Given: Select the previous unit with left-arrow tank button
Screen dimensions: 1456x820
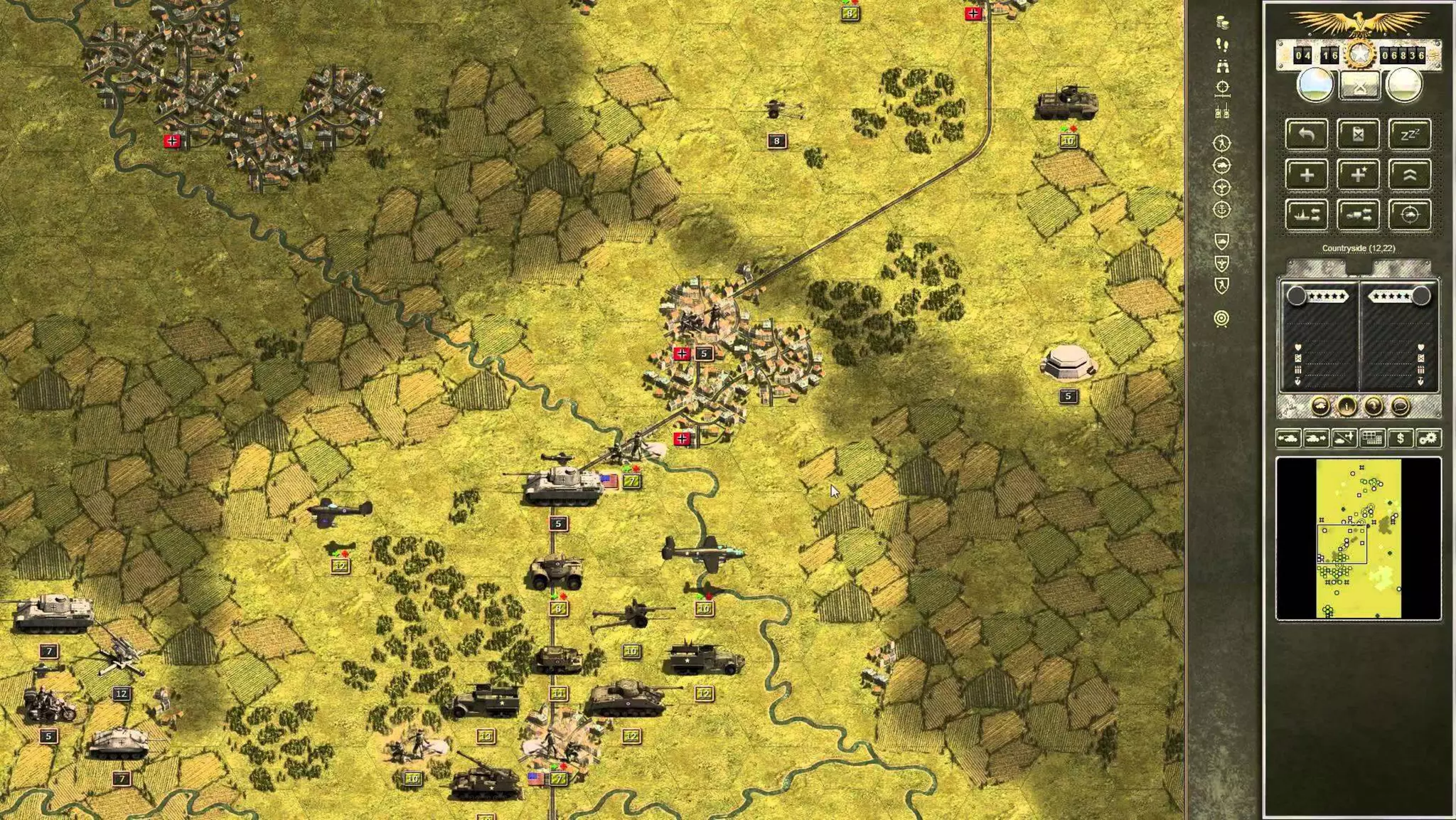Looking at the screenshot, I should (1288, 438).
